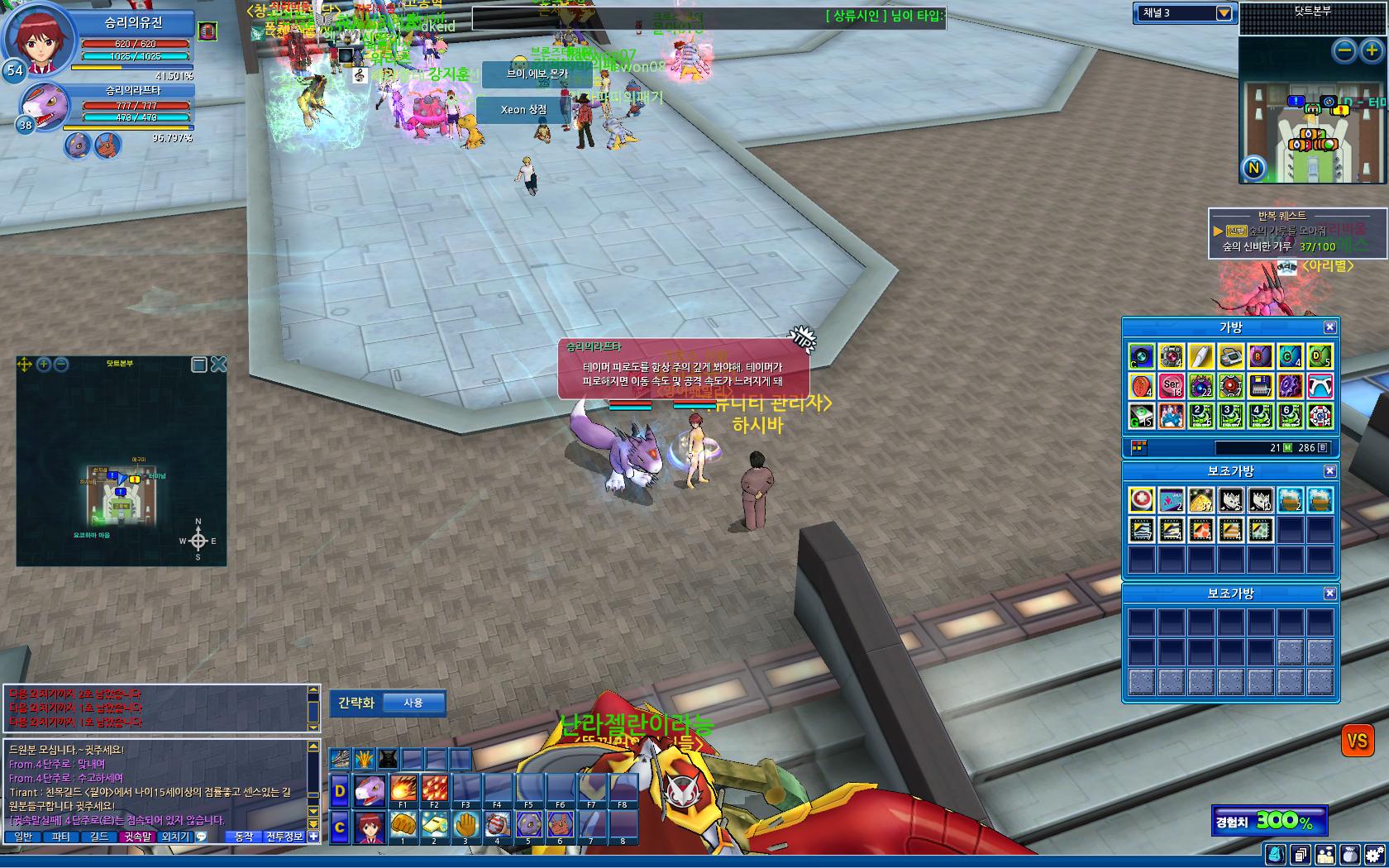Select the 외치기 shout chat tab

tap(175, 837)
